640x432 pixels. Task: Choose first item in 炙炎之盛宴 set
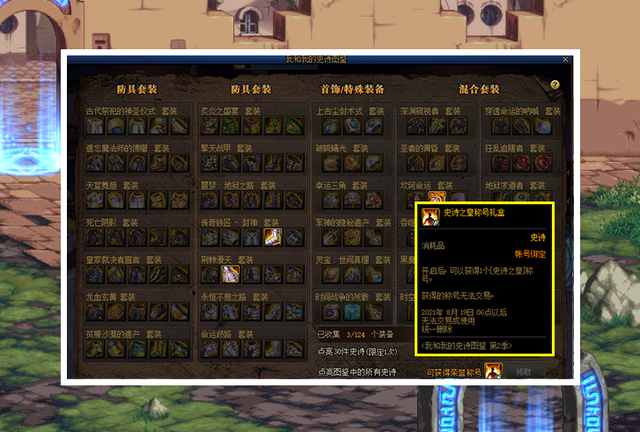click(208, 125)
